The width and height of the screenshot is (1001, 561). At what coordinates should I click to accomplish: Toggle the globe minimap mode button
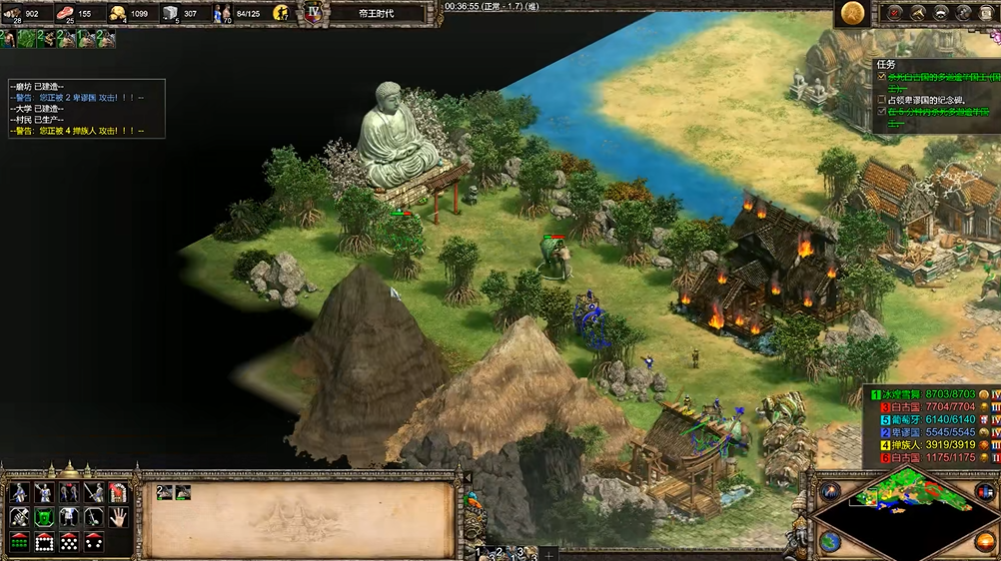pos(831,542)
